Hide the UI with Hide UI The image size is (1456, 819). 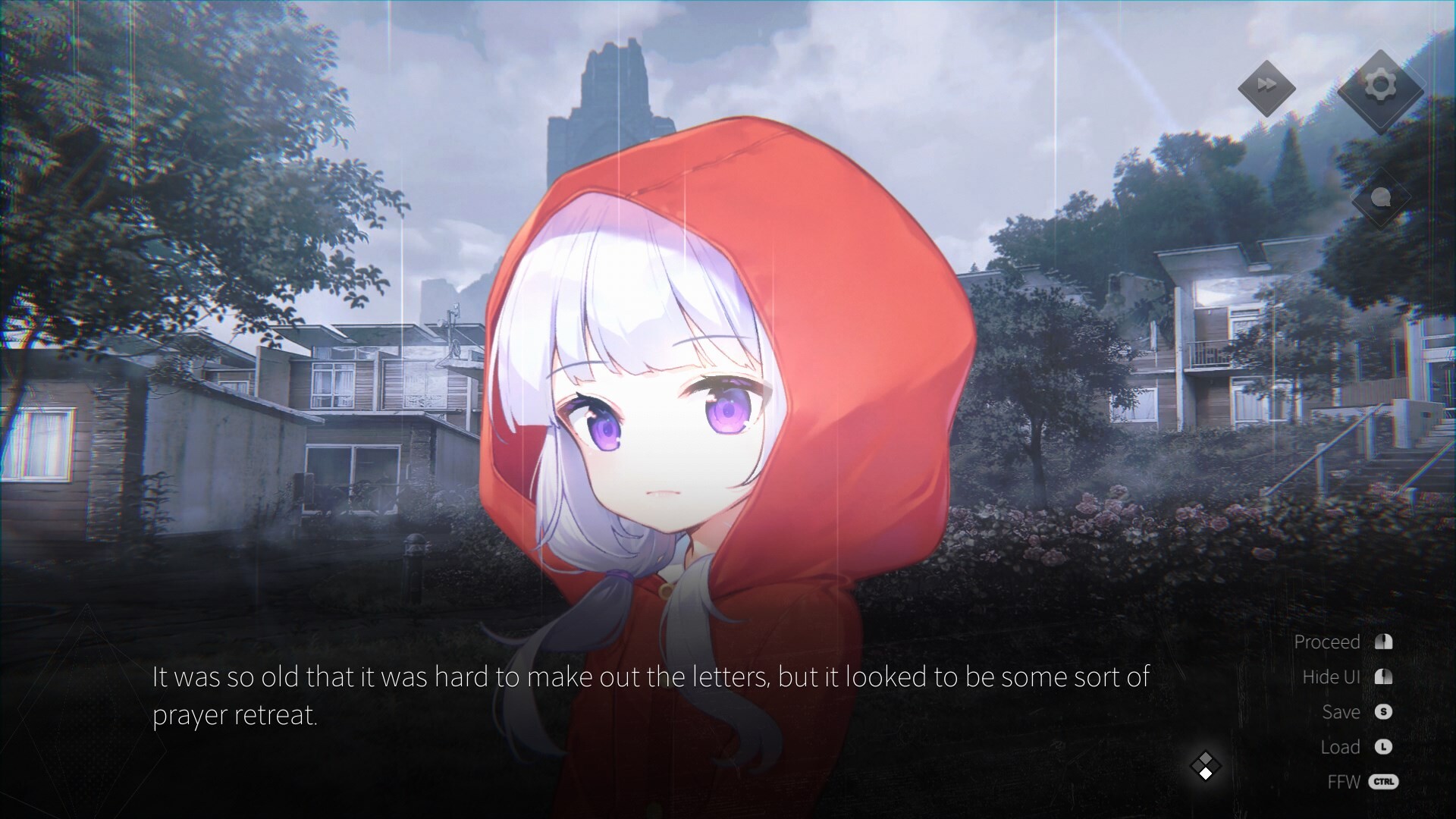[1332, 677]
